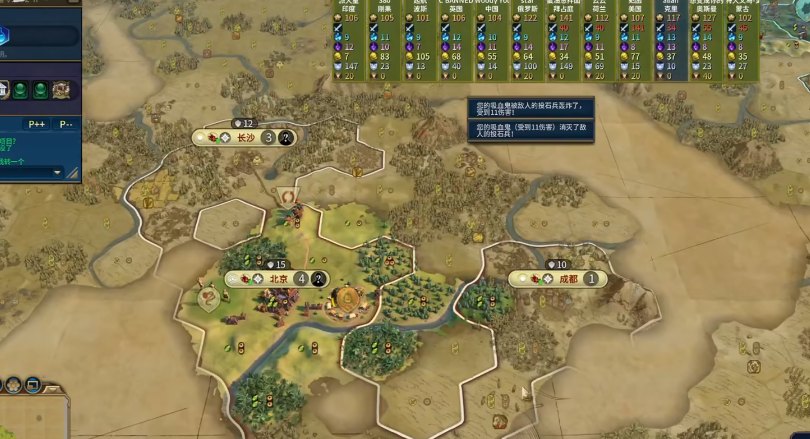Open the chat panel dropdown arrow

pos(57,172)
